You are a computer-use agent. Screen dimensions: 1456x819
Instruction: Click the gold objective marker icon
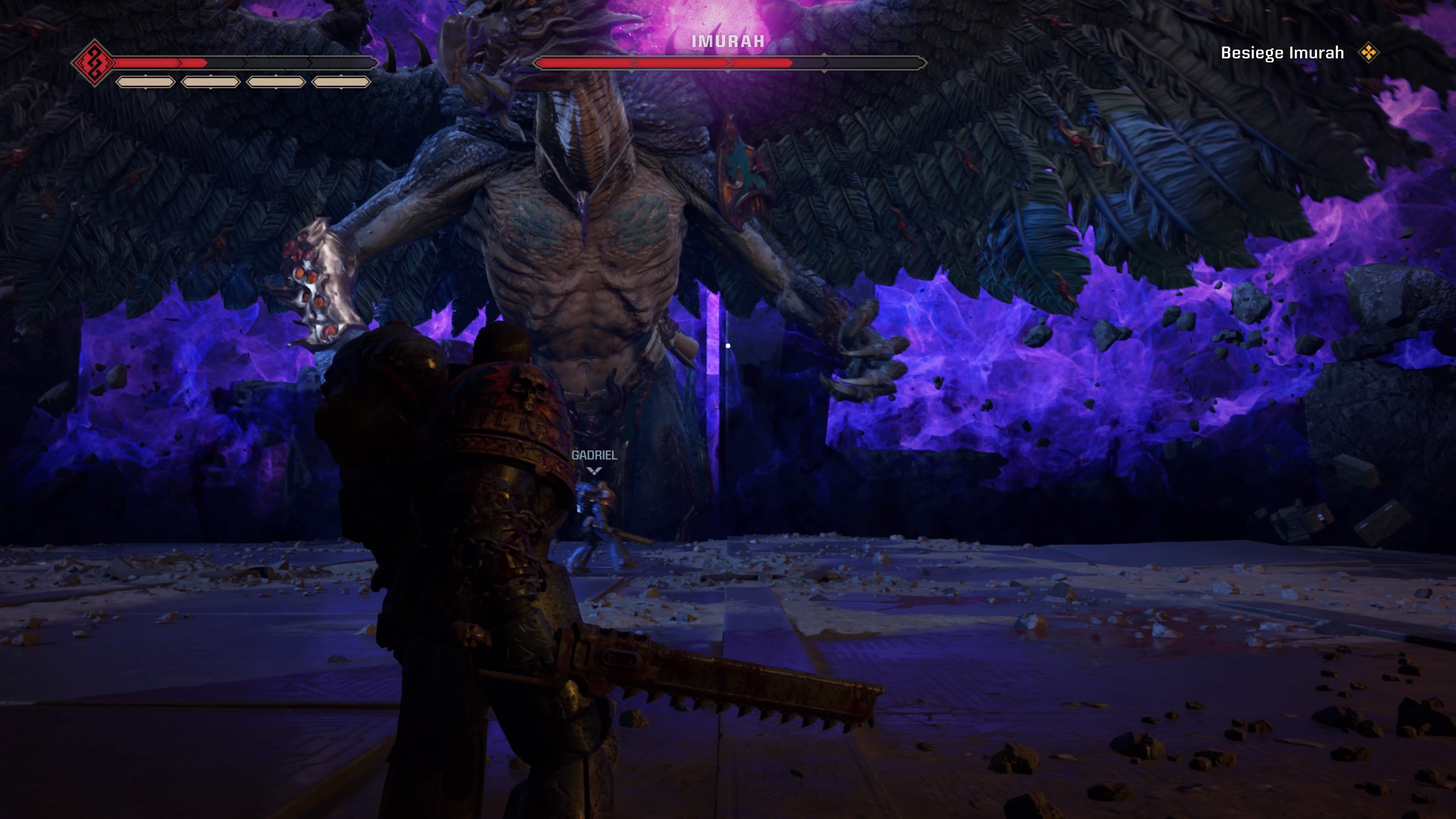(x=1368, y=53)
